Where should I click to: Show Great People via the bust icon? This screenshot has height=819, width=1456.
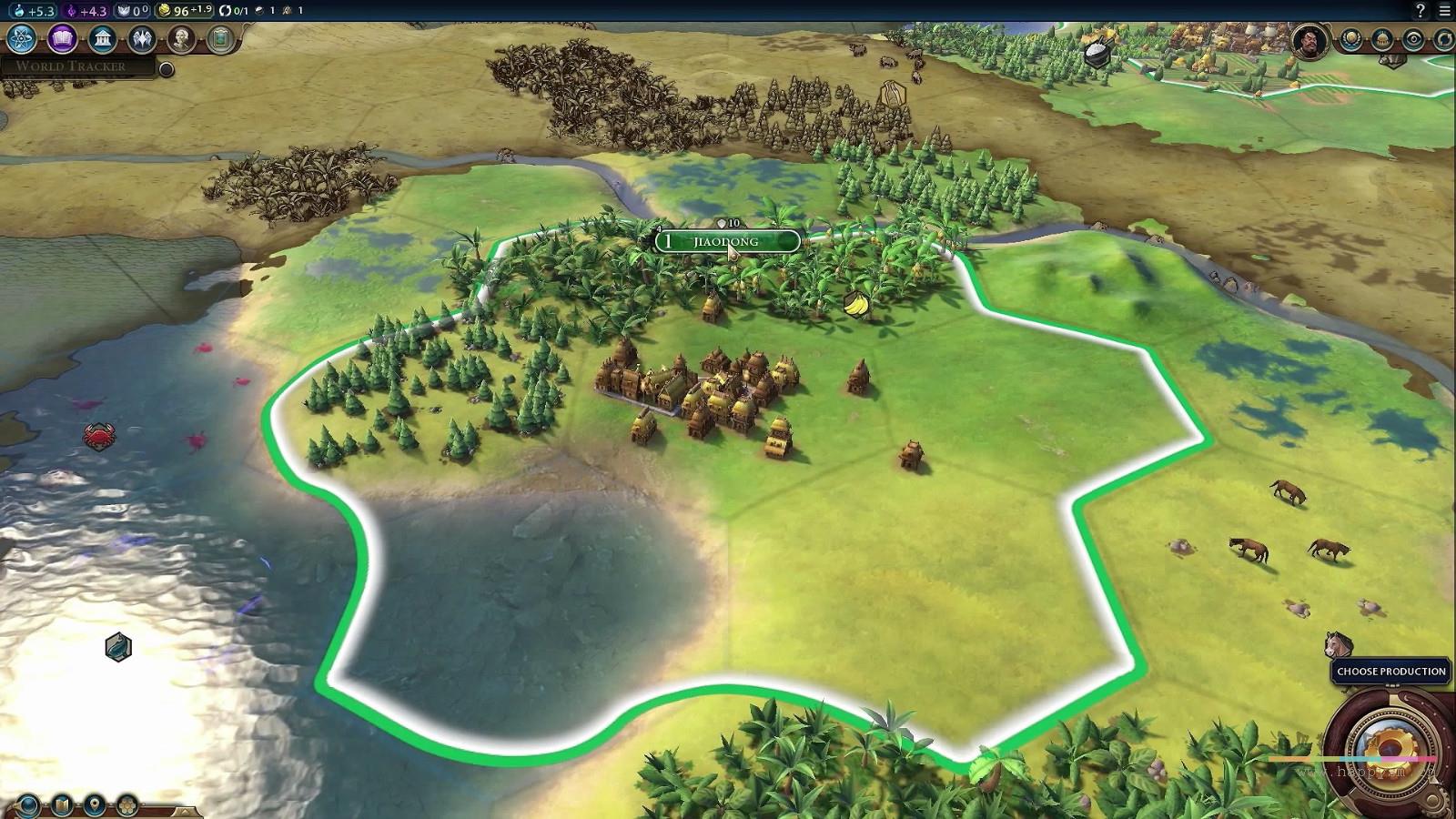pyautogui.click(x=182, y=39)
